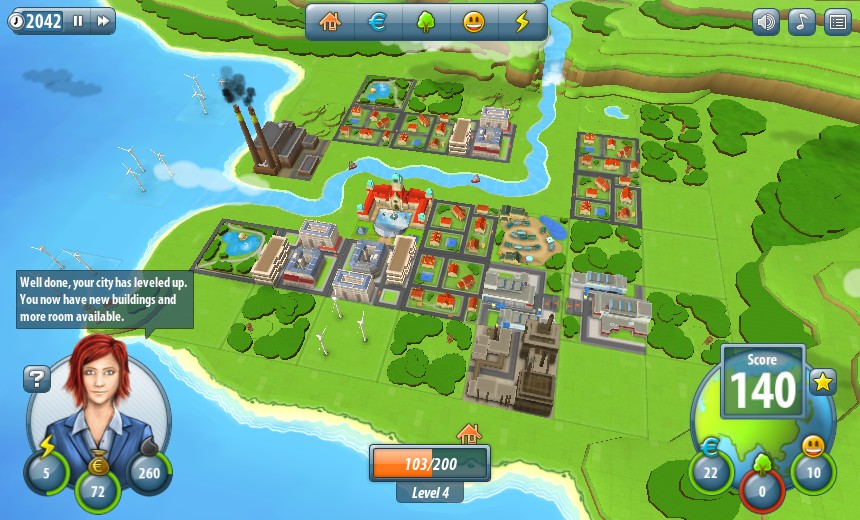Open the yellow star achievements button

click(x=823, y=382)
